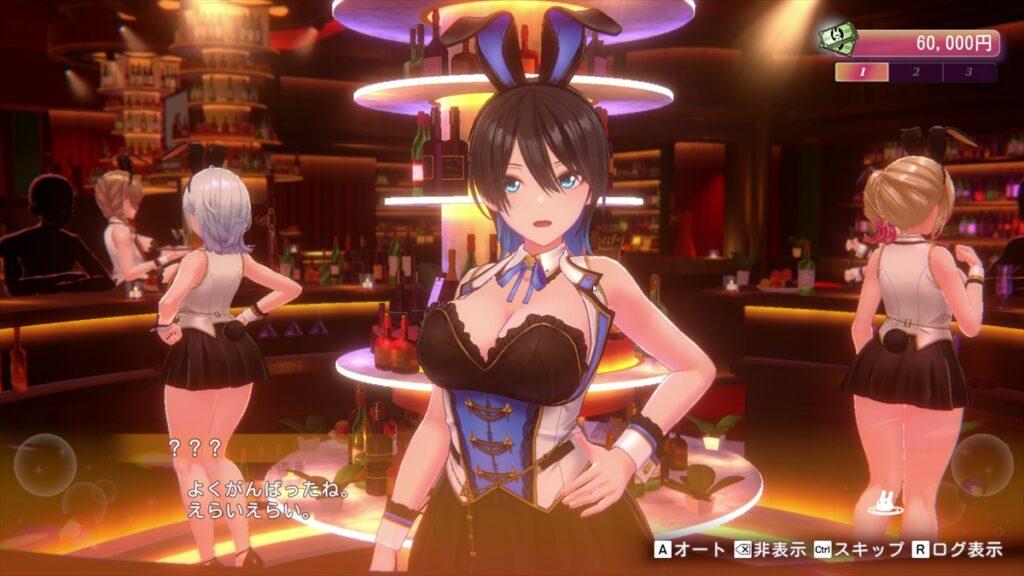The width and height of the screenshot is (1024, 576).
Task: Open the ログ表示 dialogue log
Action: click(x=955, y=549)
